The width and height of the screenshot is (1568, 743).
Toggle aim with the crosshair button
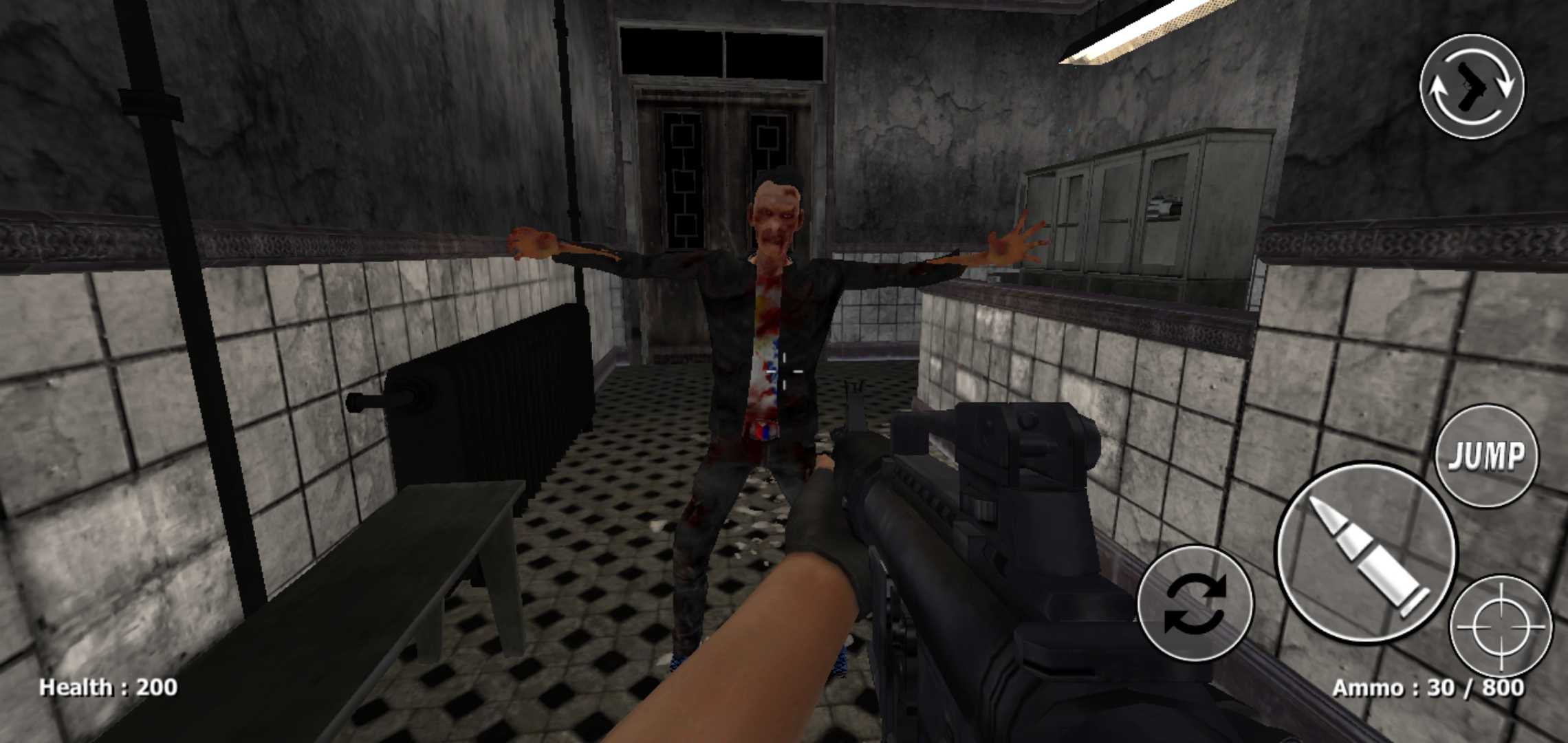(x=1501, y=626)
